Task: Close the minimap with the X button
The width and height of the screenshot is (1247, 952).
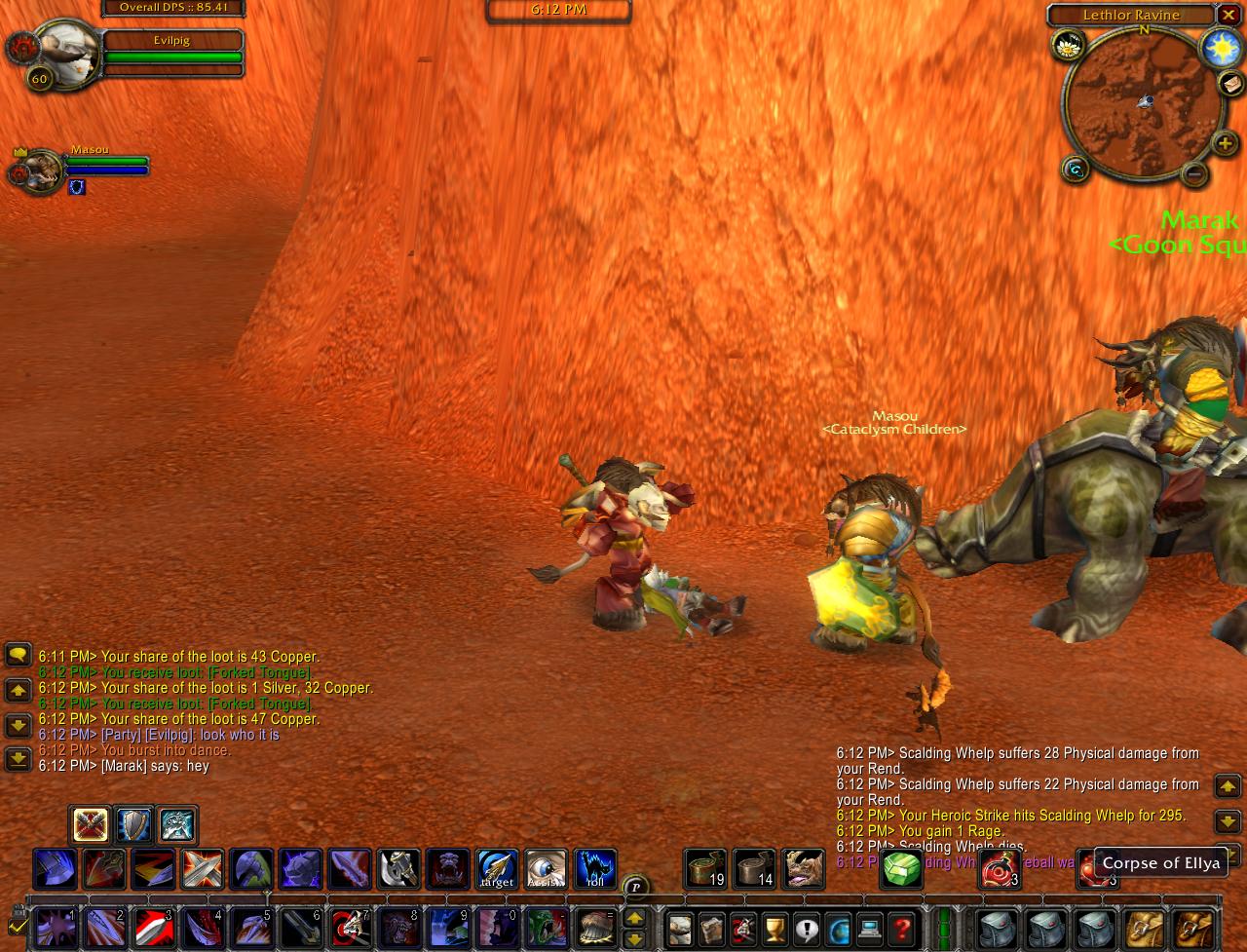Action: point(1228,16)
